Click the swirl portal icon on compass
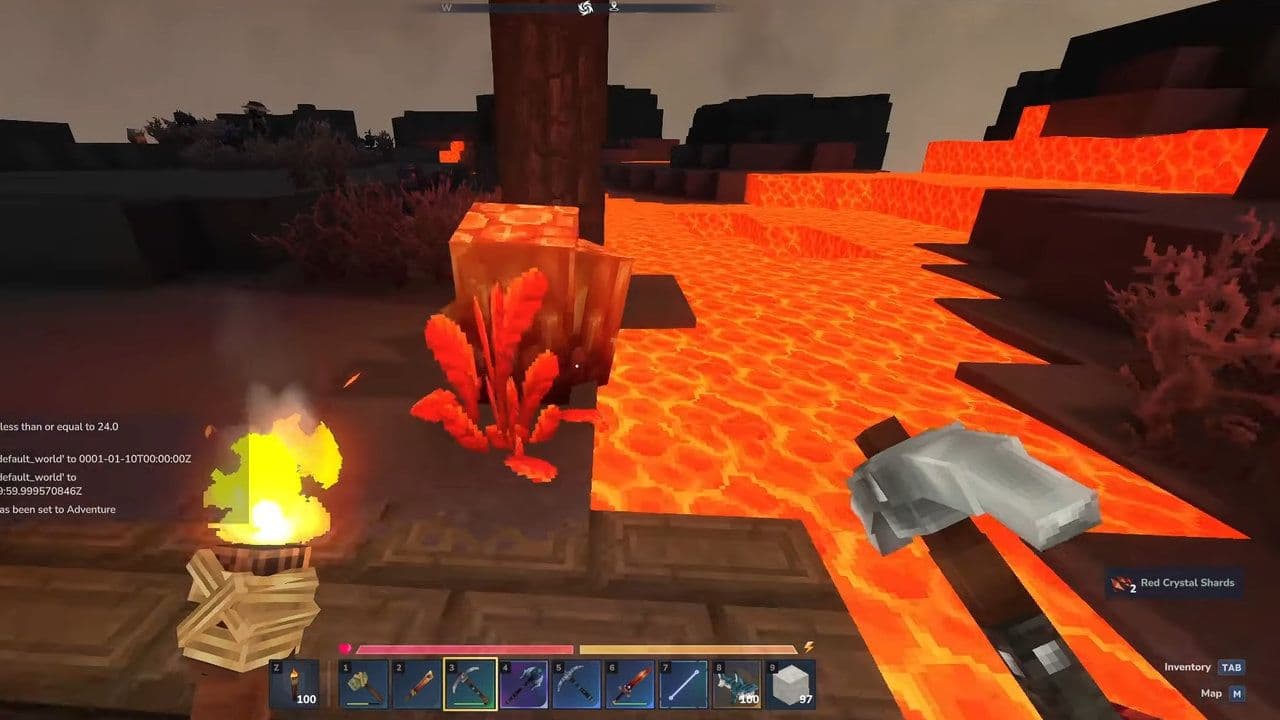The image size is (1280, 720). point(584,9)
